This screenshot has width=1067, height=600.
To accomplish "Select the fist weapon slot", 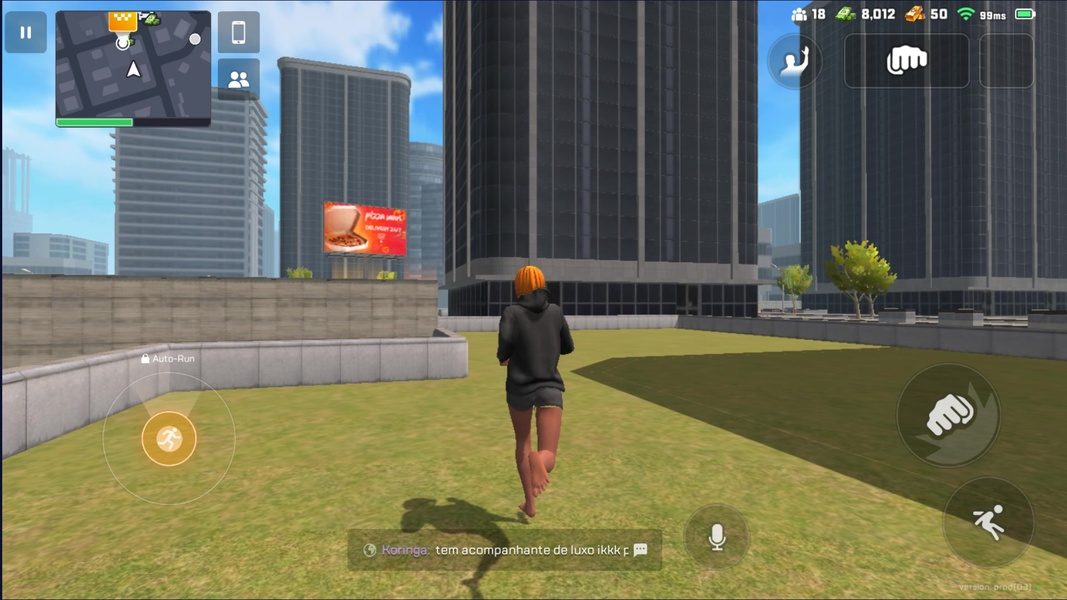I will tap(906, 62).
